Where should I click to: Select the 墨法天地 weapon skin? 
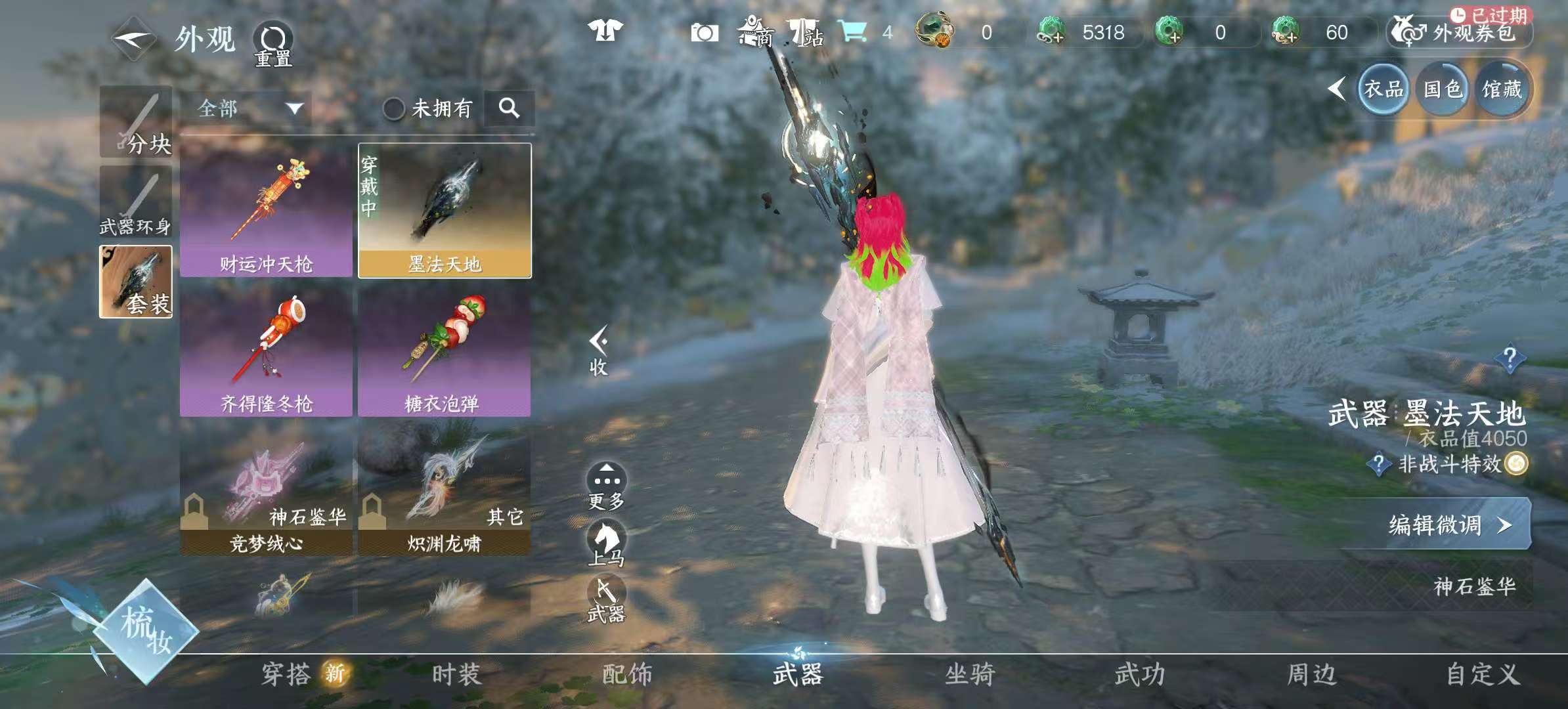pyautogui.click(x=445, y=211)
